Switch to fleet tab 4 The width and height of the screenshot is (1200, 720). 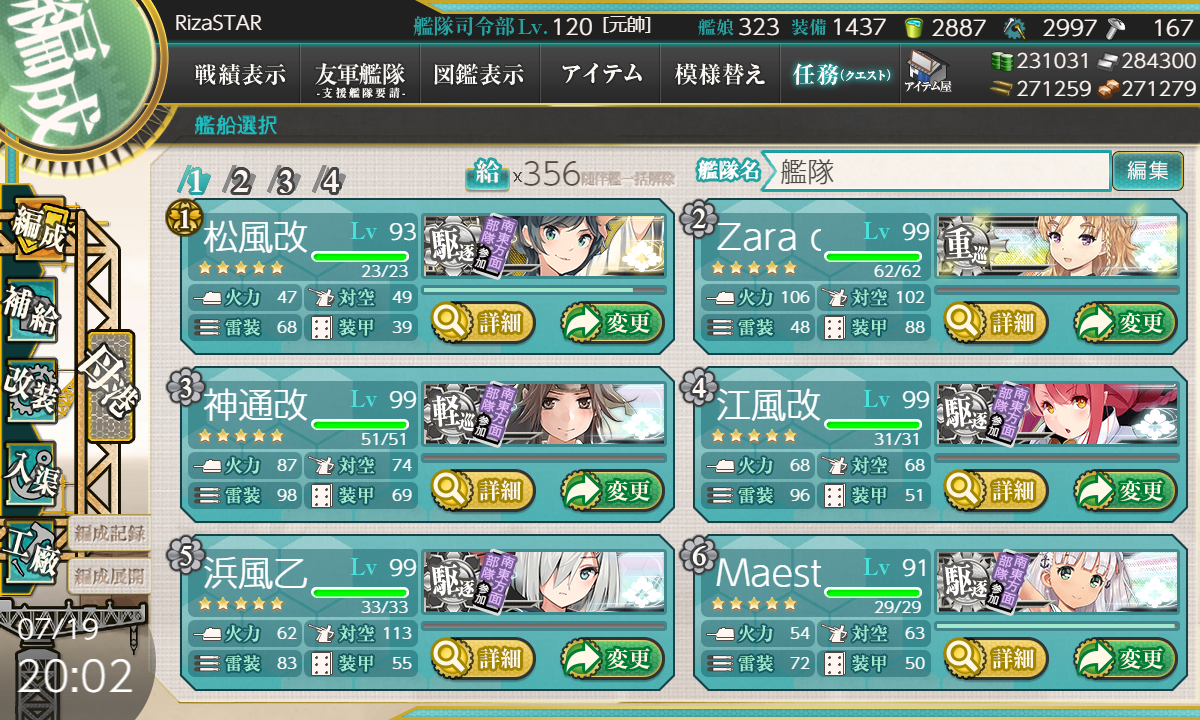pos(330,181)
